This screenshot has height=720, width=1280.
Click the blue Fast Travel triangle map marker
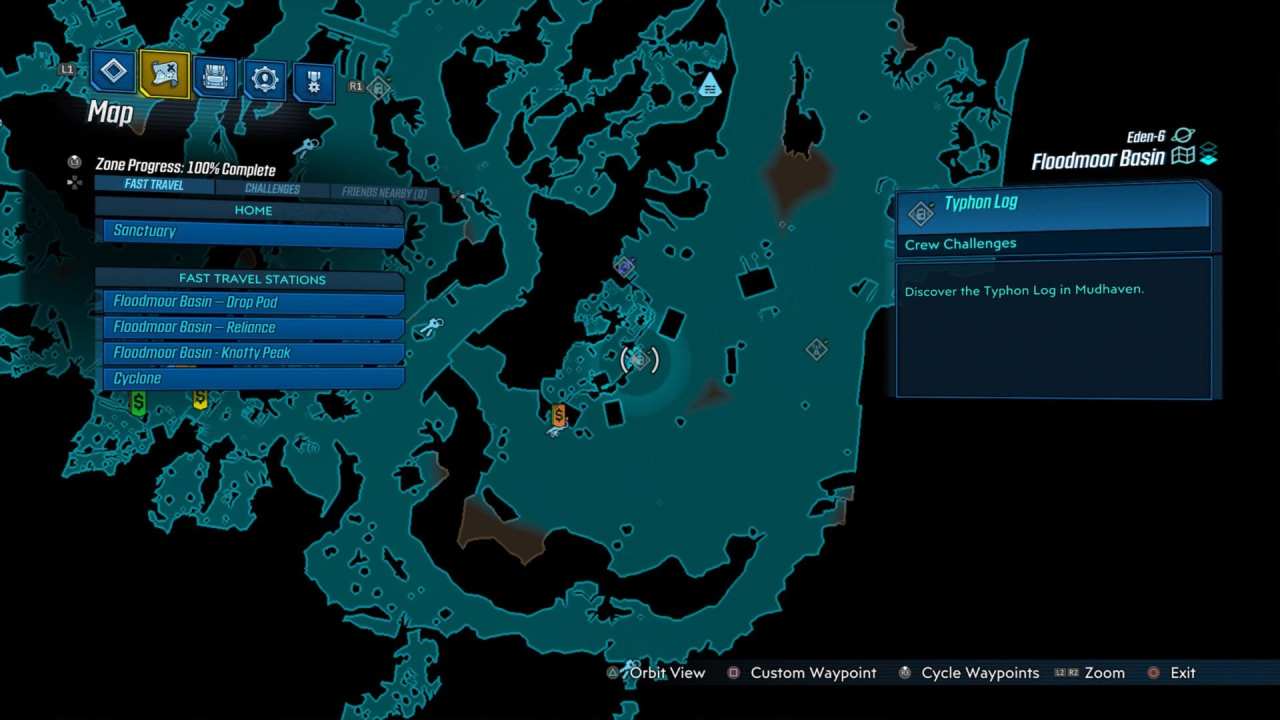pos(710,87)
